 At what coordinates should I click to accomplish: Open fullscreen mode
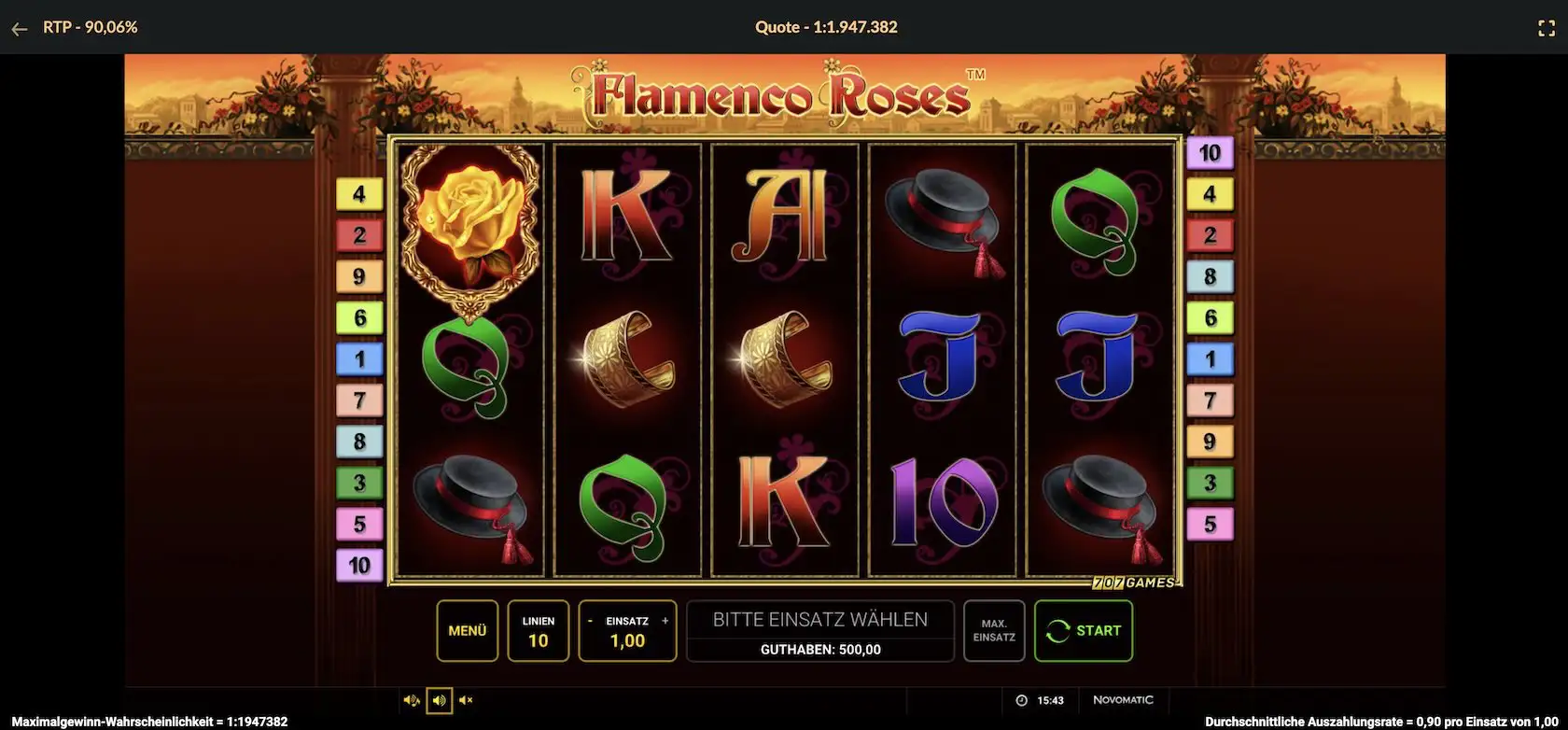[1547, 27]
